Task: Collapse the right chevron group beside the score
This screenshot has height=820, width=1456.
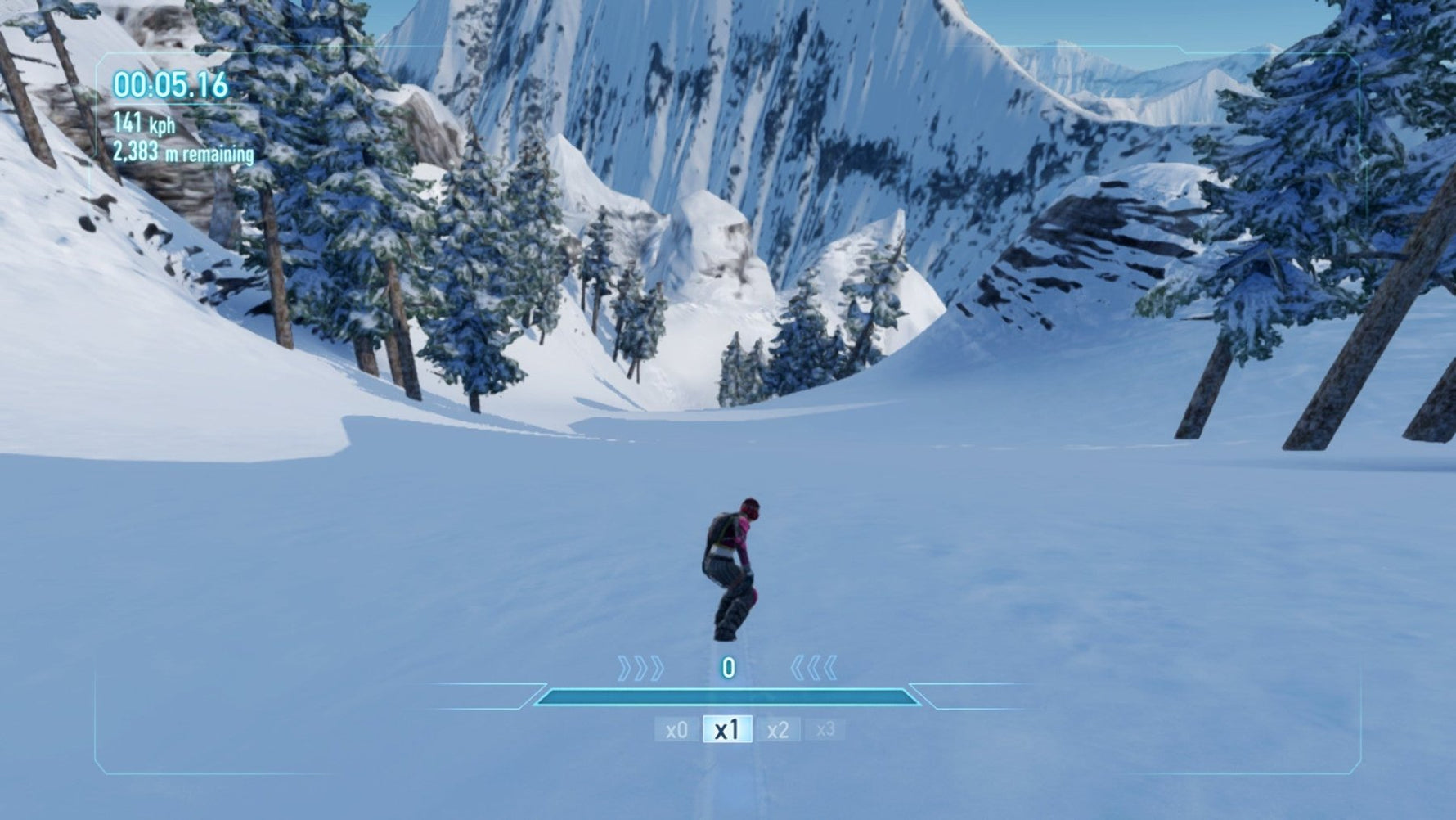Action: pyautogui.click(x=815, y=668)
